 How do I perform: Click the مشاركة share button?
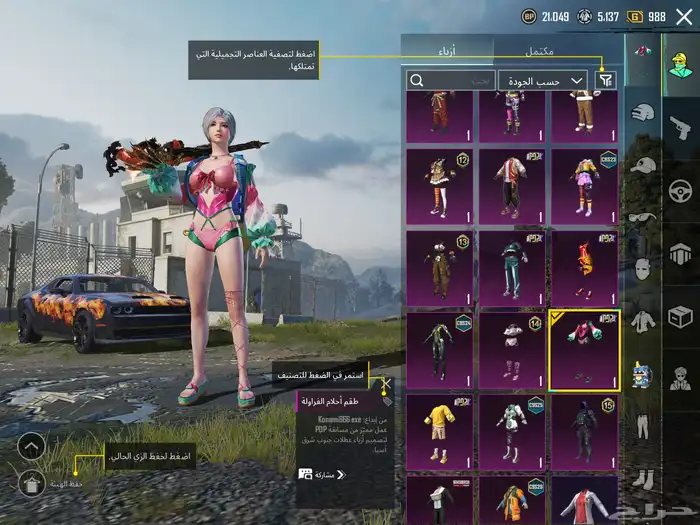pos(320,474)
